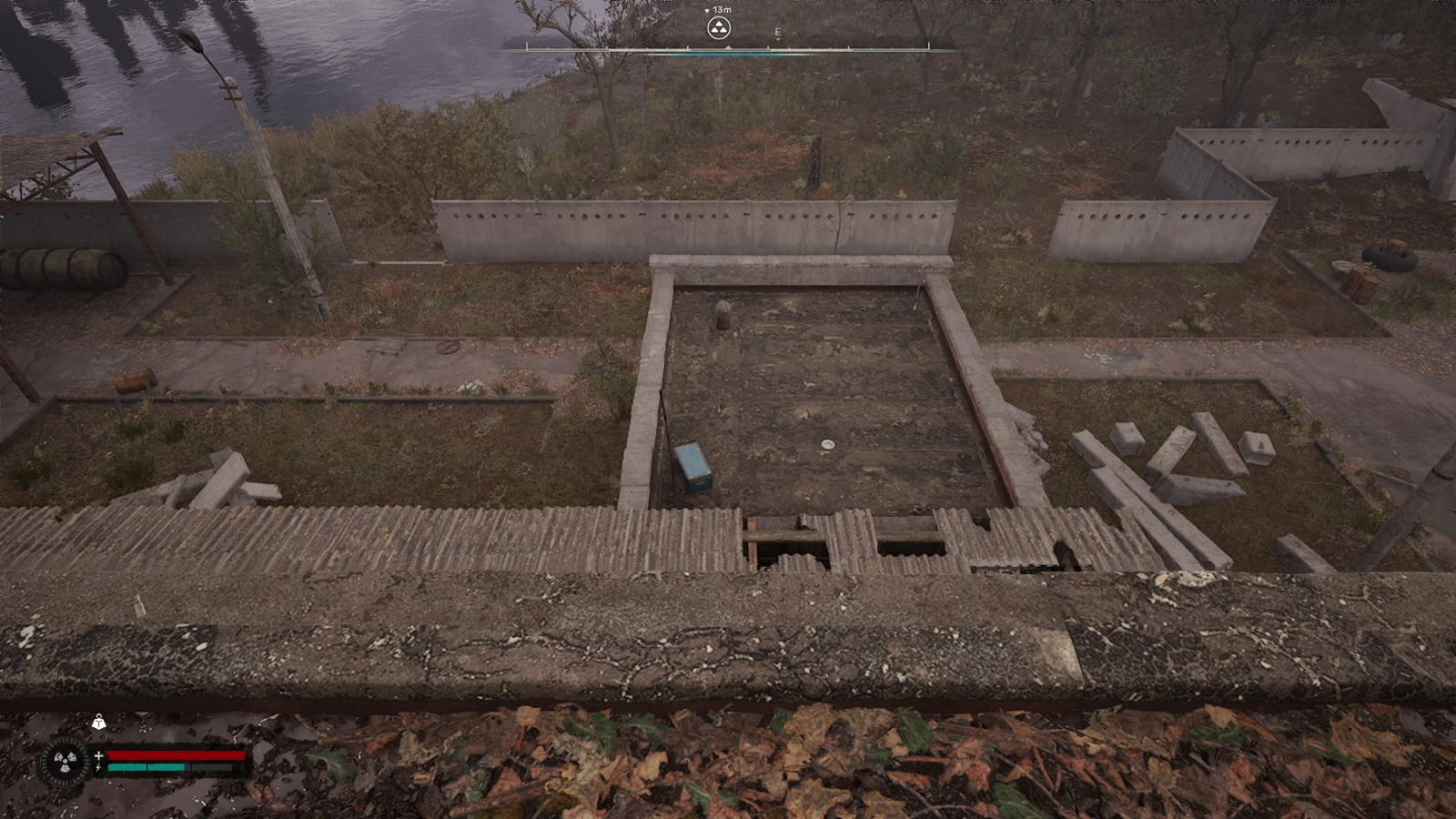The height and width of the screenshot is (819, 1456).
Task: Click the rightmost tick of the compass bar
Action: pos(927,45)
